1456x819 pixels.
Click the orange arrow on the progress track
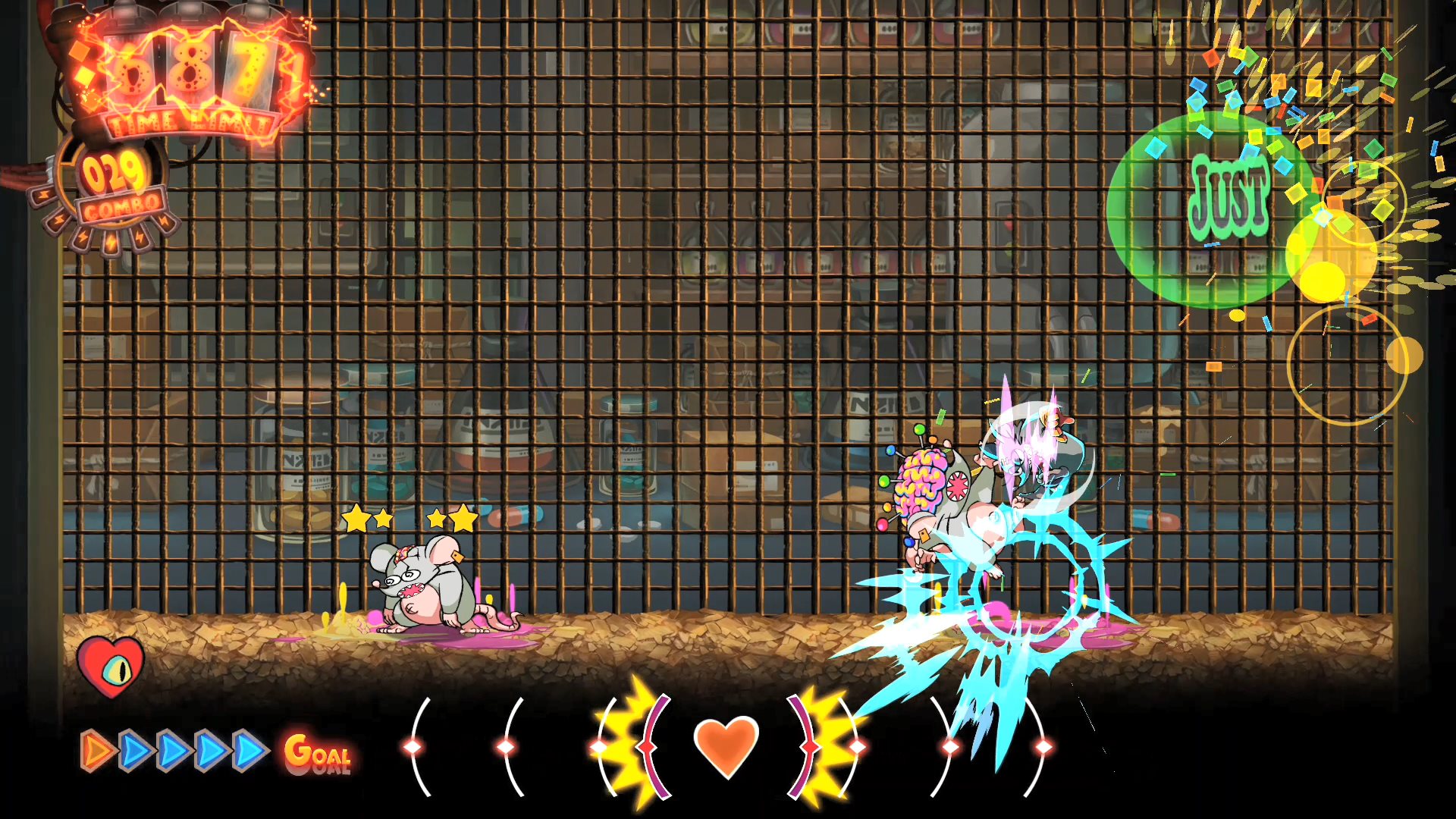[x=97, y=751]
